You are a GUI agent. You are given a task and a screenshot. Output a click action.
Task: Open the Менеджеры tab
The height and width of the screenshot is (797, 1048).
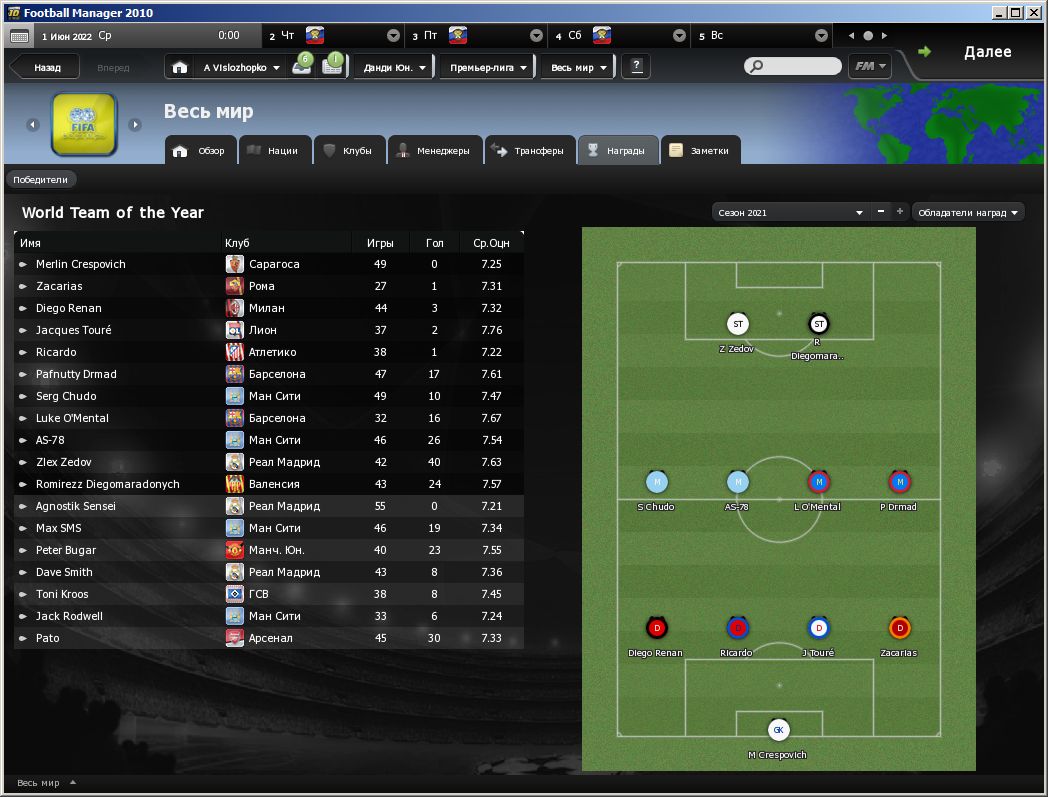[433, 151]
